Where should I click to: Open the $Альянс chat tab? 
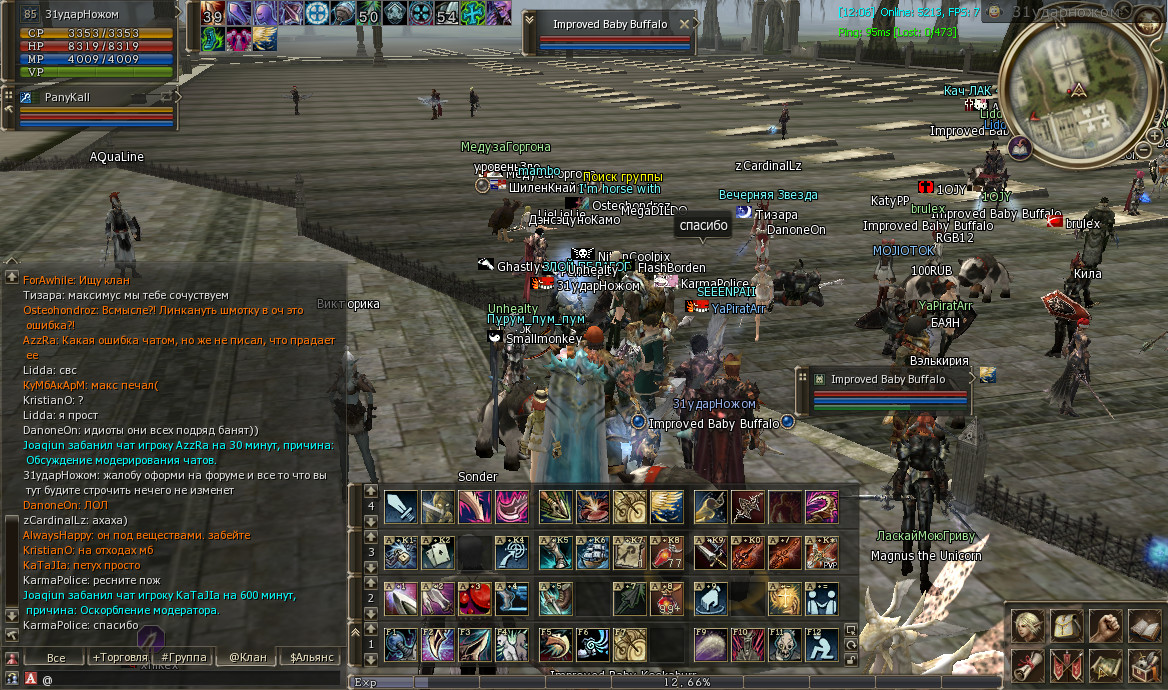(310, 658)
